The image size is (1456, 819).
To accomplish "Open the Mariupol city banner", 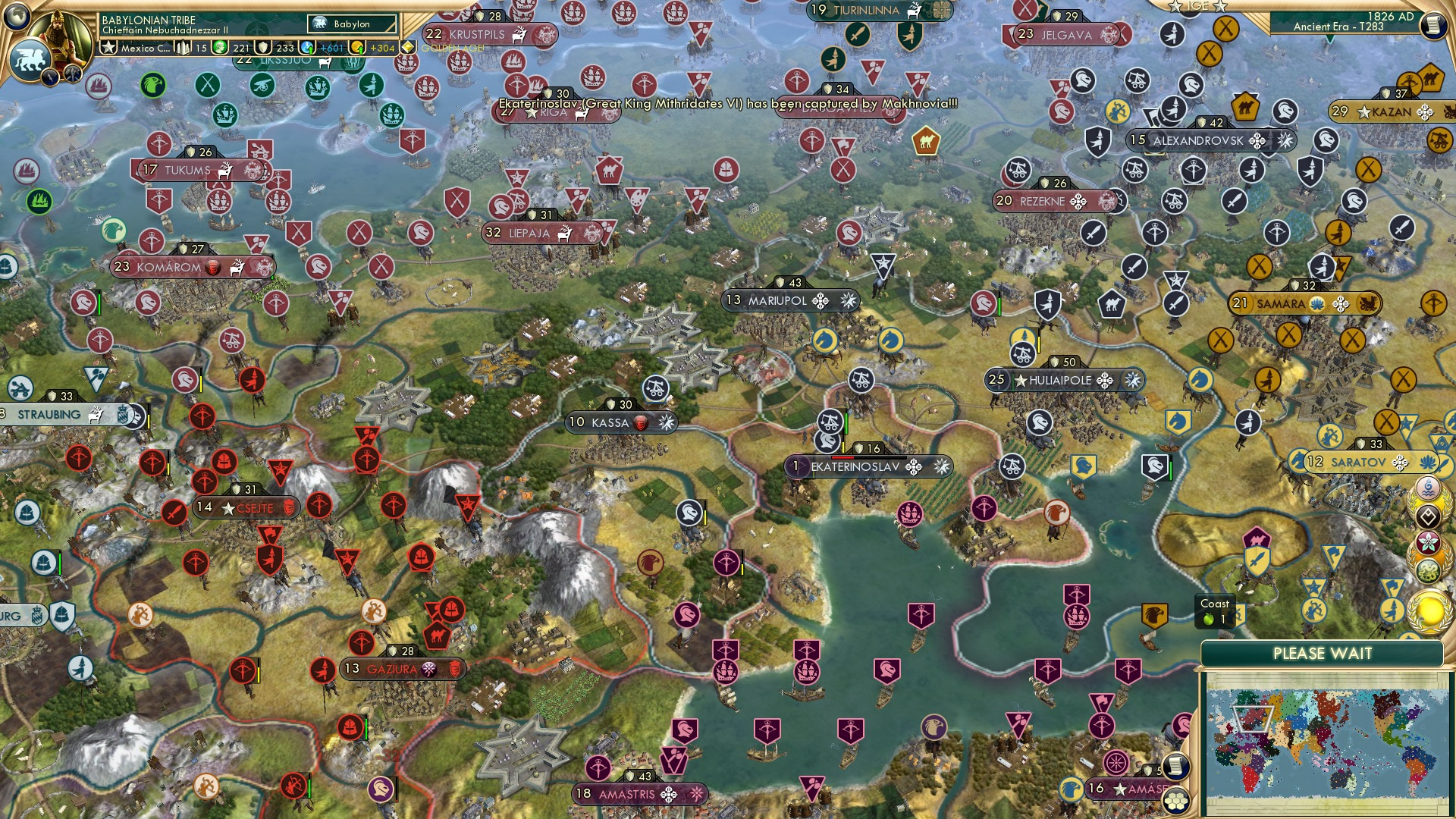I will coord(777,301).
